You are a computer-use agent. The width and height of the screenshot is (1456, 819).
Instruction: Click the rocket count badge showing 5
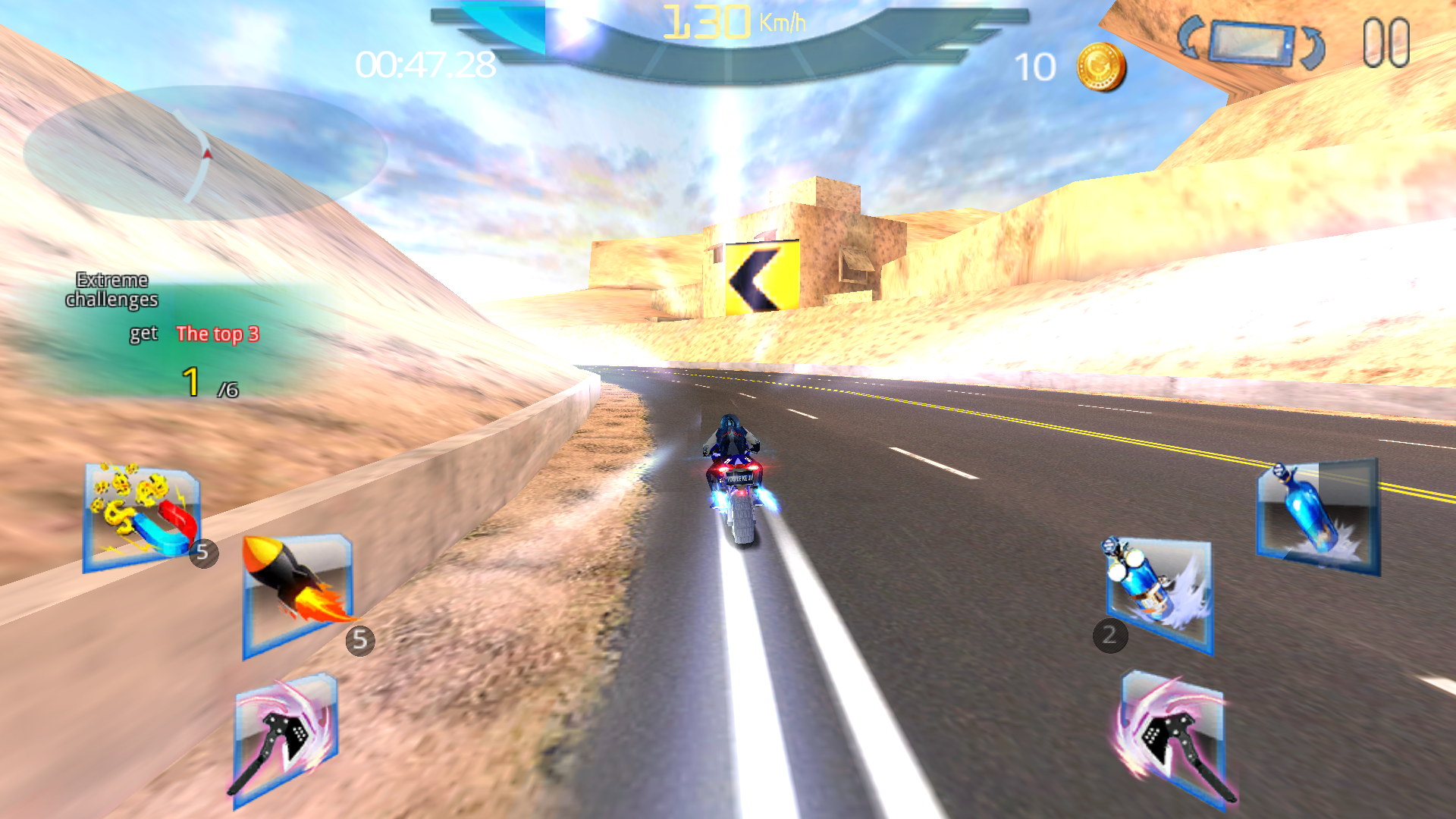pyautogui.click(x=359, y=639)
